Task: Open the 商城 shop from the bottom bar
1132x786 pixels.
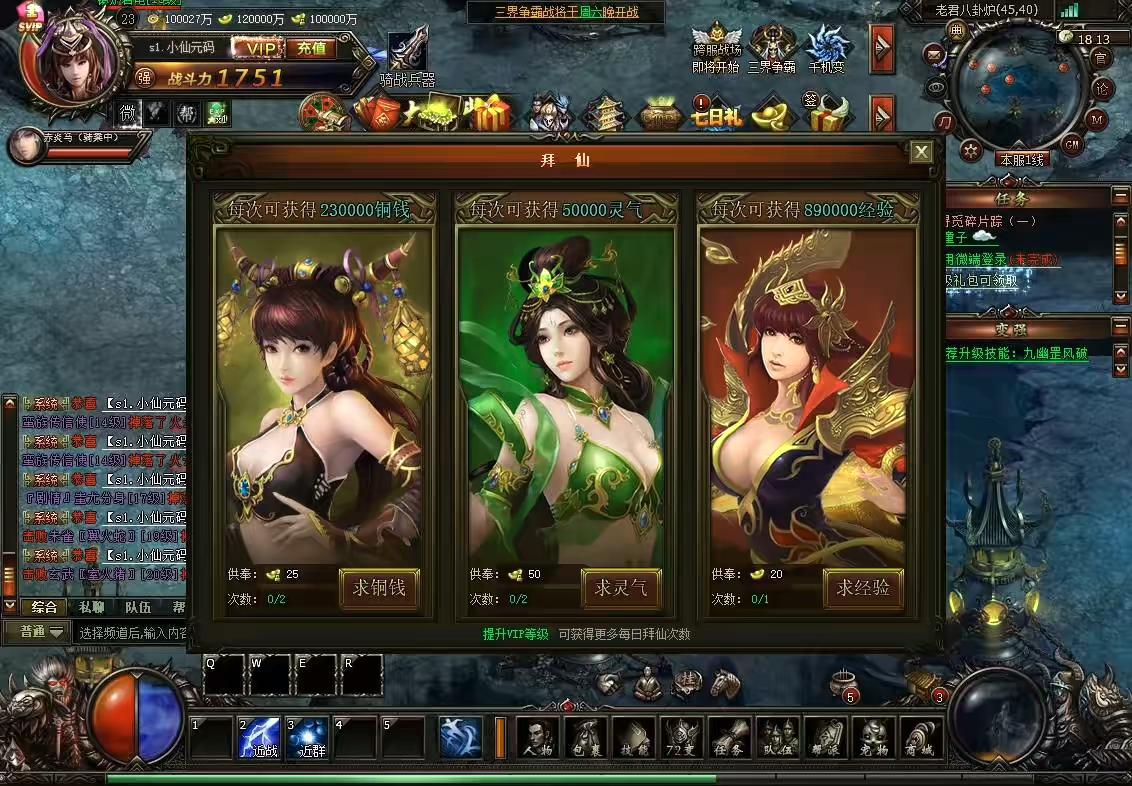Action: tap(921, 739)
